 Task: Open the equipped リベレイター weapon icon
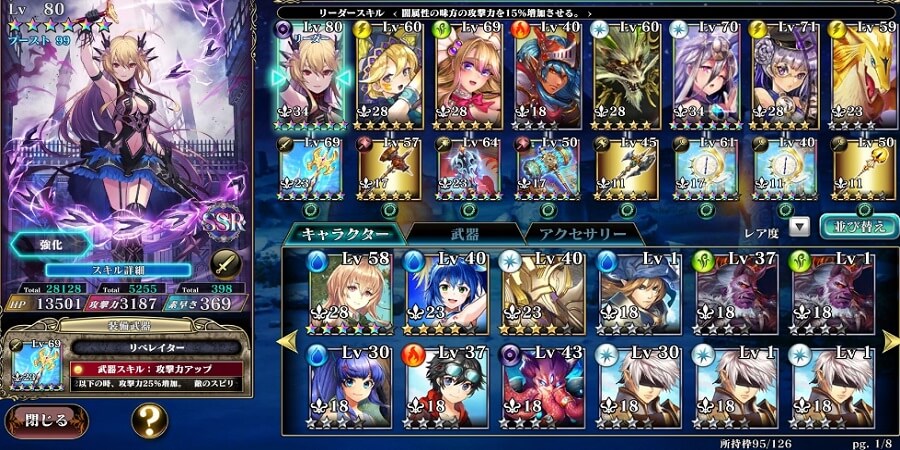[29, 368]
